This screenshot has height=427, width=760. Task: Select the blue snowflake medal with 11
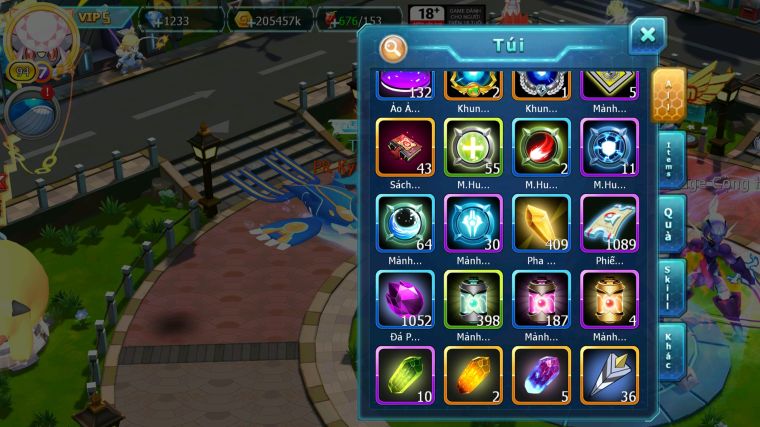pos(608,147)
